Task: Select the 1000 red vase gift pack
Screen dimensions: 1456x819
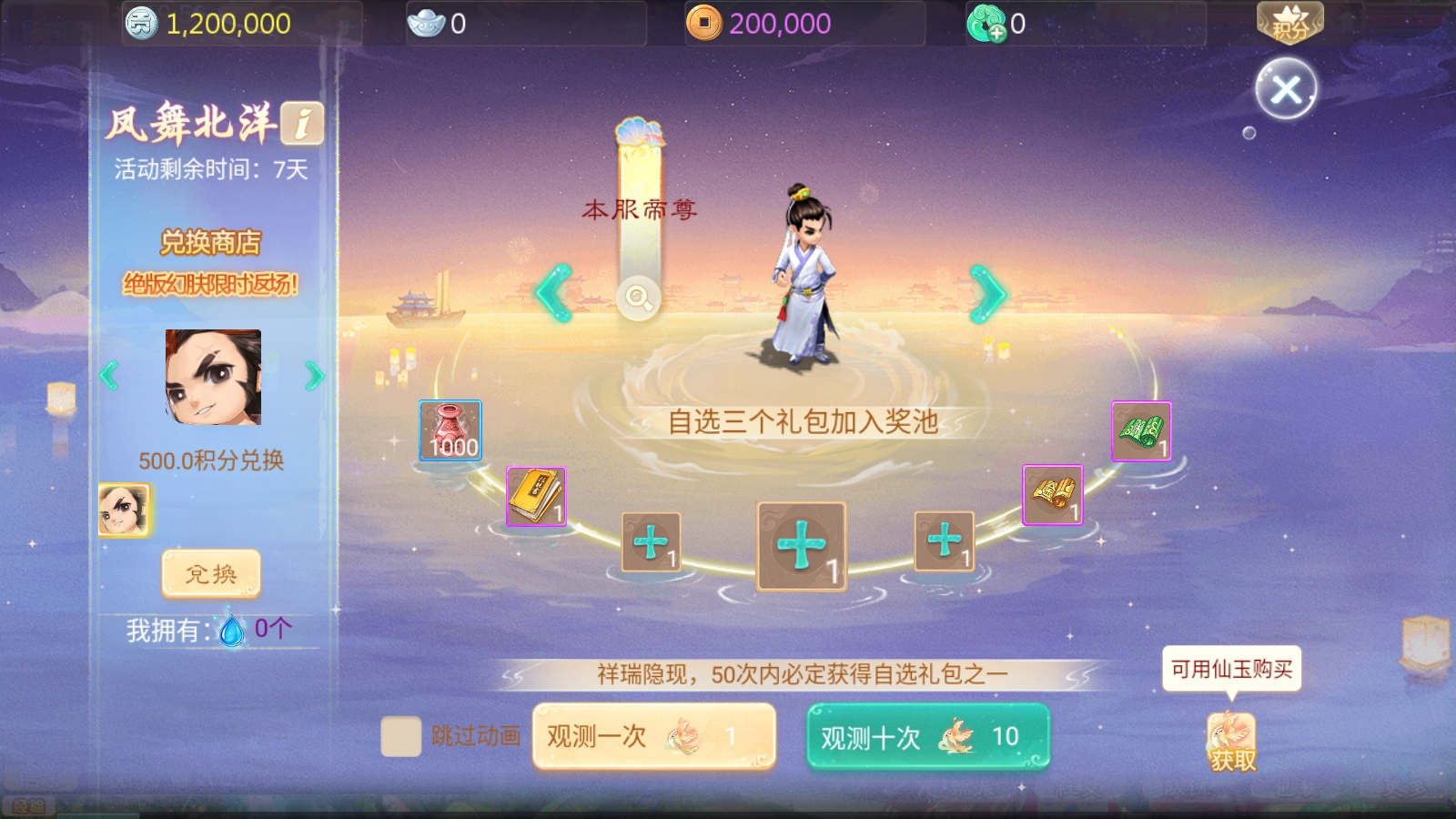Action: point(450,428)
